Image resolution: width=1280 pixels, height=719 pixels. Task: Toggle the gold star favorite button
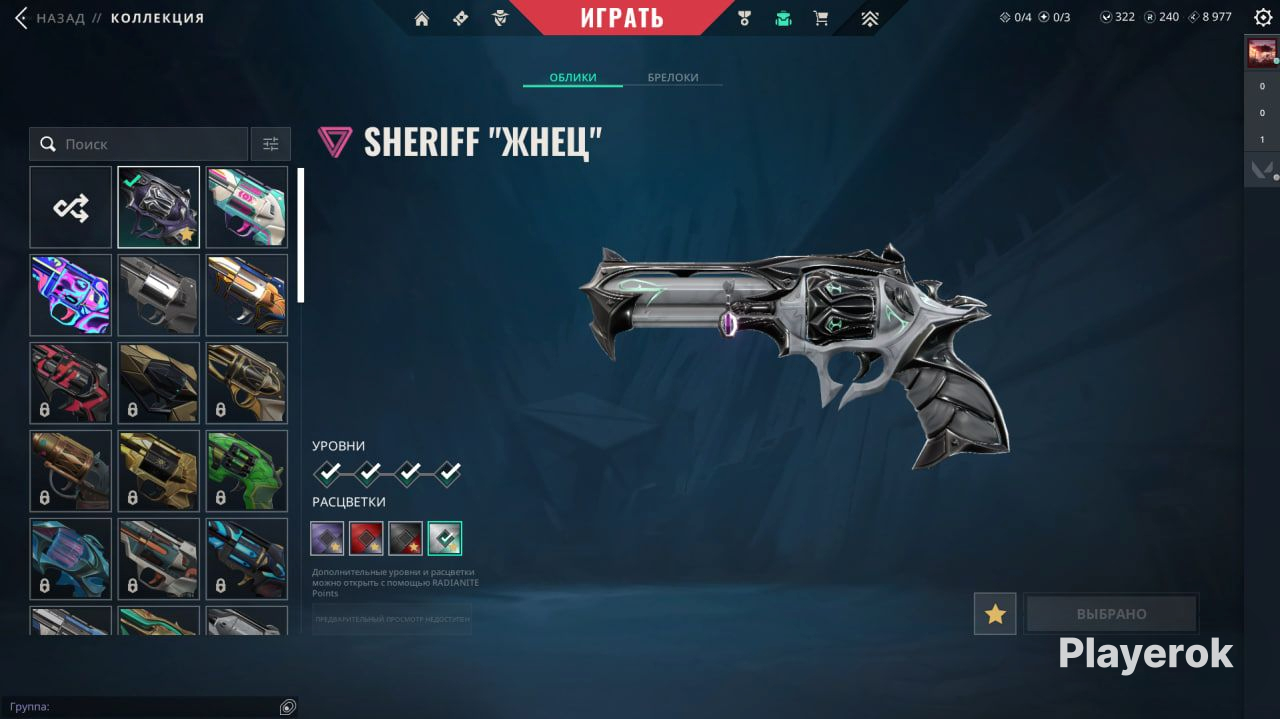(x=995, y=614)
